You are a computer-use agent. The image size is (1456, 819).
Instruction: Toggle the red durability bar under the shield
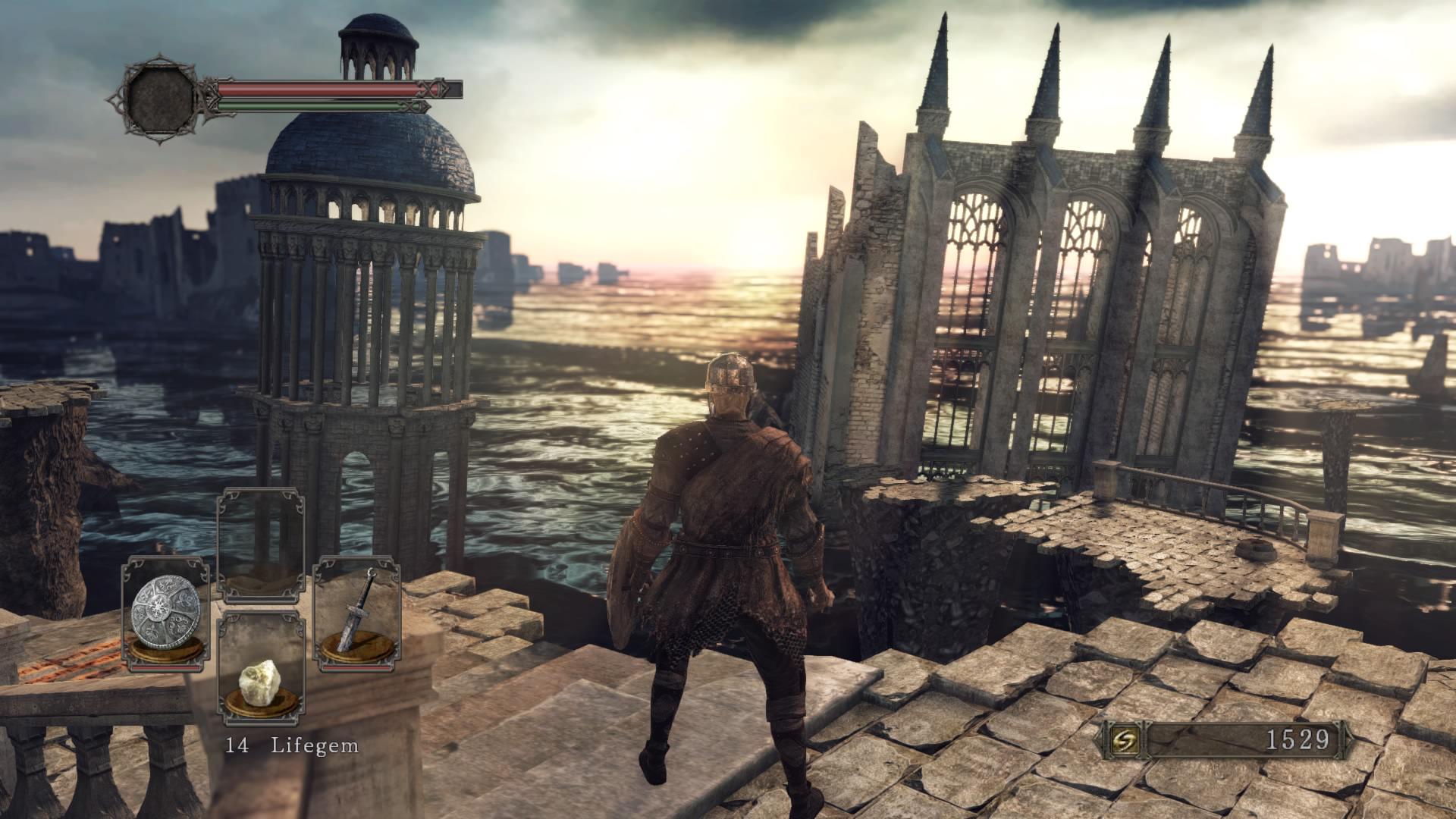(x=165, y=667)
